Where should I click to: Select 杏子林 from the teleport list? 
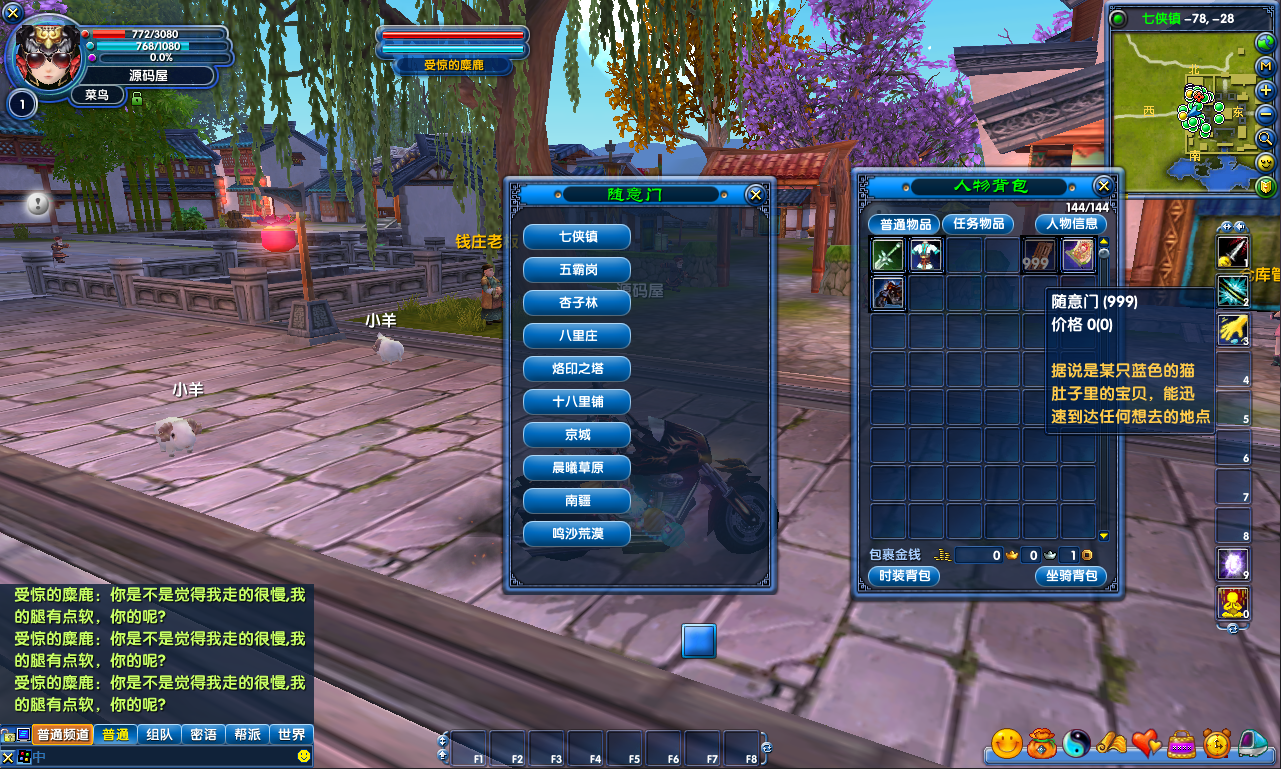[x=577, y=303]
